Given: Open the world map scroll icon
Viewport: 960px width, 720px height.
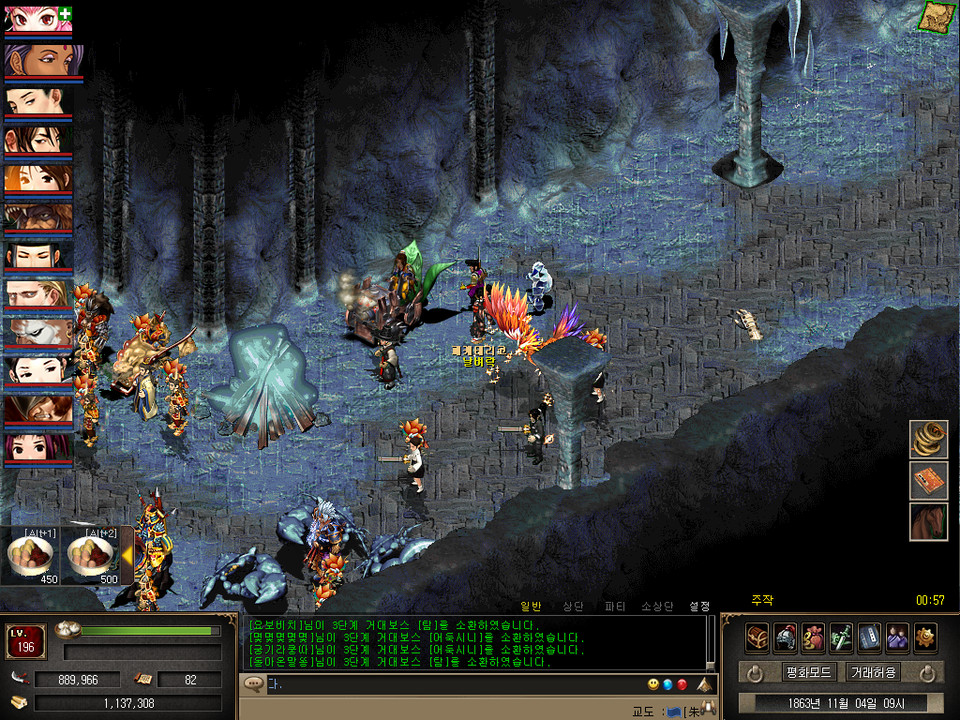Looking at the screenshot, I should 937,16.
